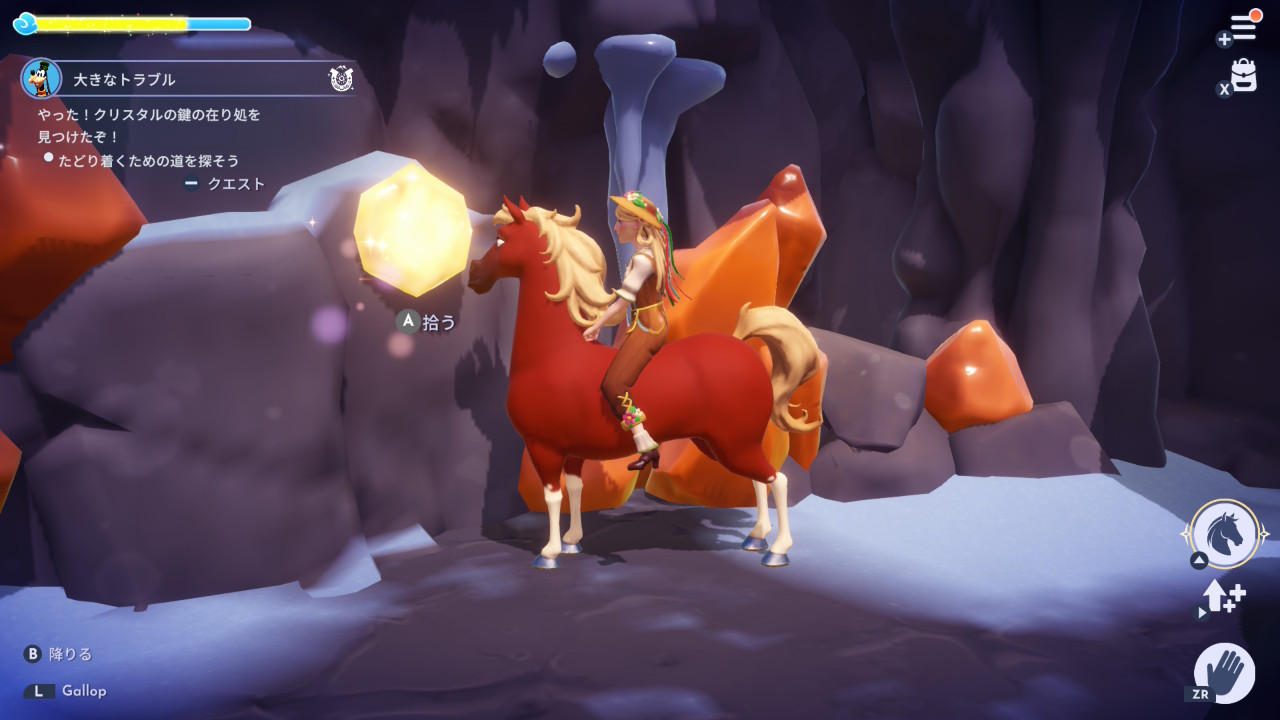Screen dimensions: 1280x720
Task: Open the 大きなトラブル quest tracker
Action: click(x=125, y=79)
